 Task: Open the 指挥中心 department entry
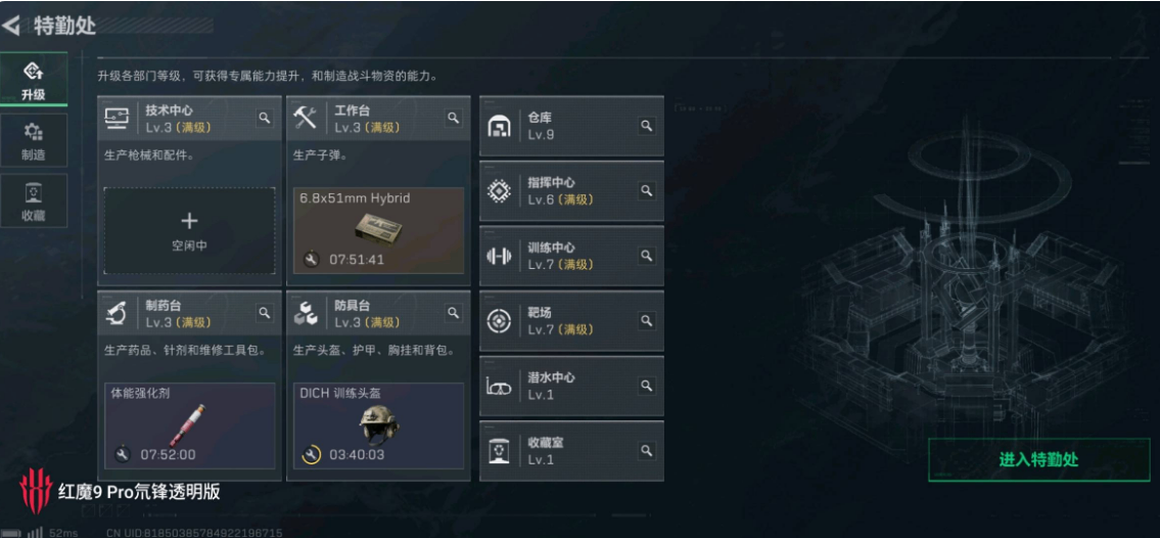(x=571, y=191)
